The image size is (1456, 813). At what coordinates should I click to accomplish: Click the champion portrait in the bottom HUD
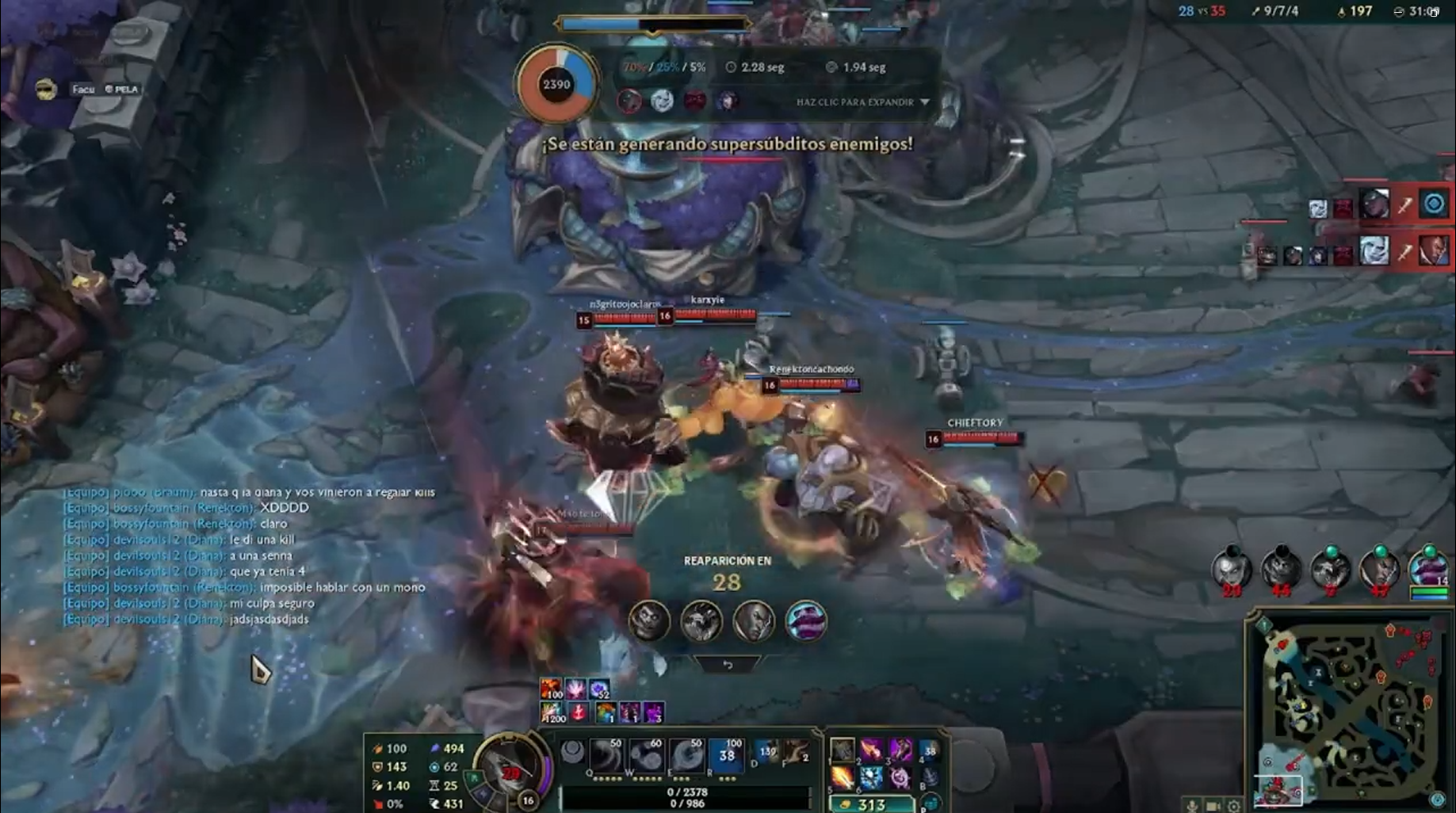coord(510,767)
